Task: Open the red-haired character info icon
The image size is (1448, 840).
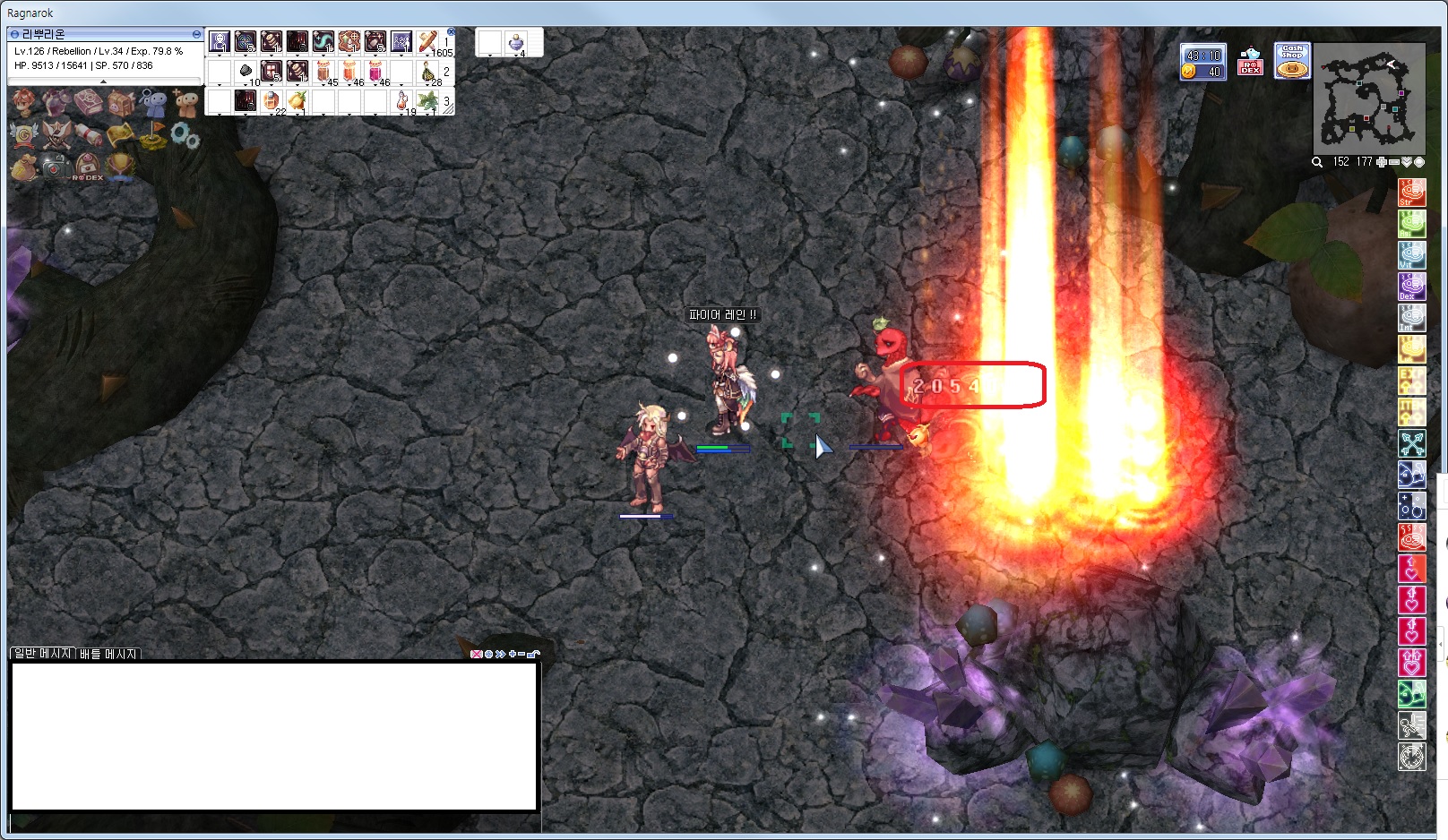Action: tap(24, 103)
